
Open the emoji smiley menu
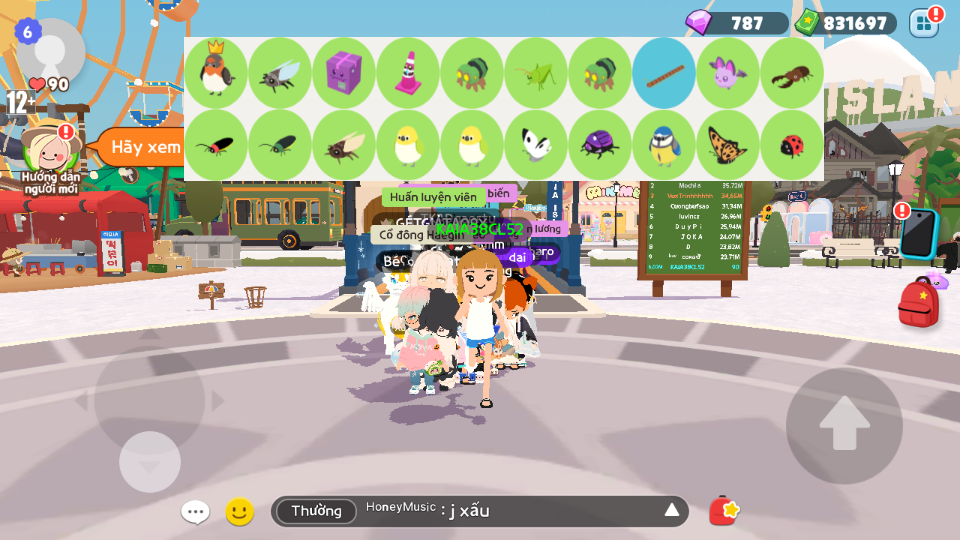tap(239, 512)
